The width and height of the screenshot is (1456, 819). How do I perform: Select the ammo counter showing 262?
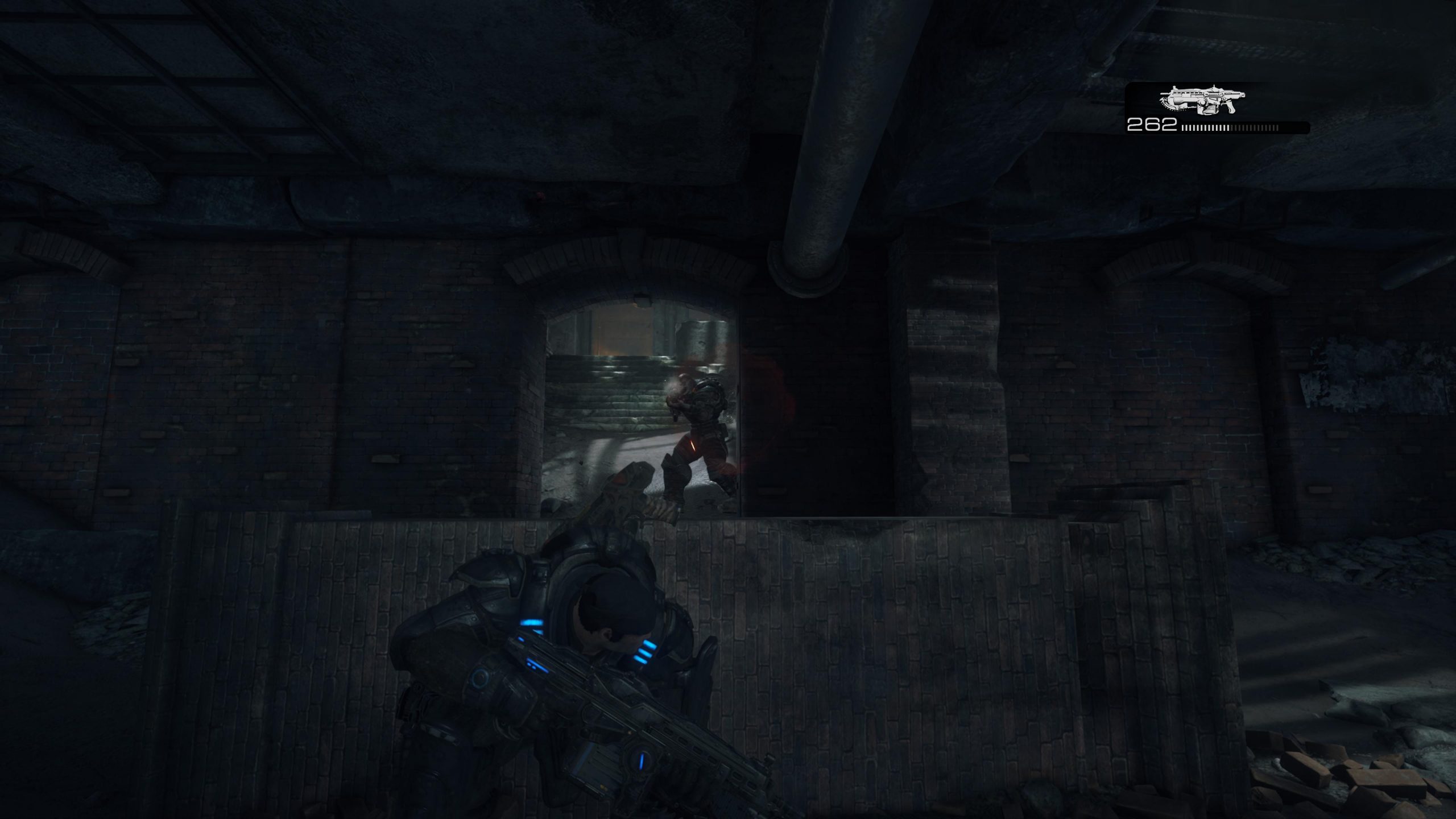pos(1152,125)
